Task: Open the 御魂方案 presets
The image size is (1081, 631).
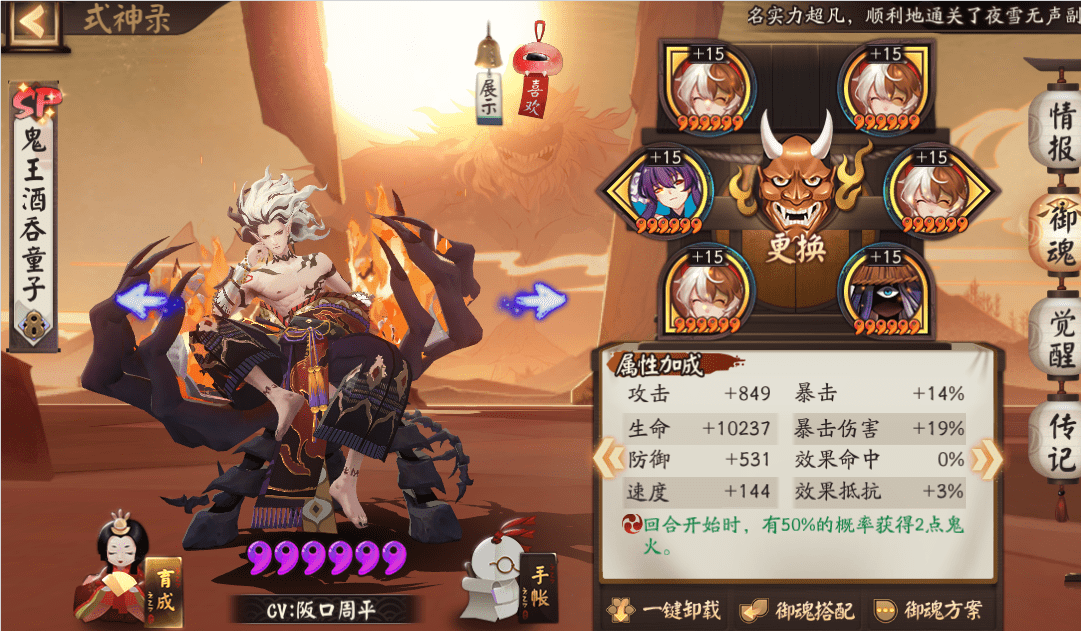Action: point(929,610)
